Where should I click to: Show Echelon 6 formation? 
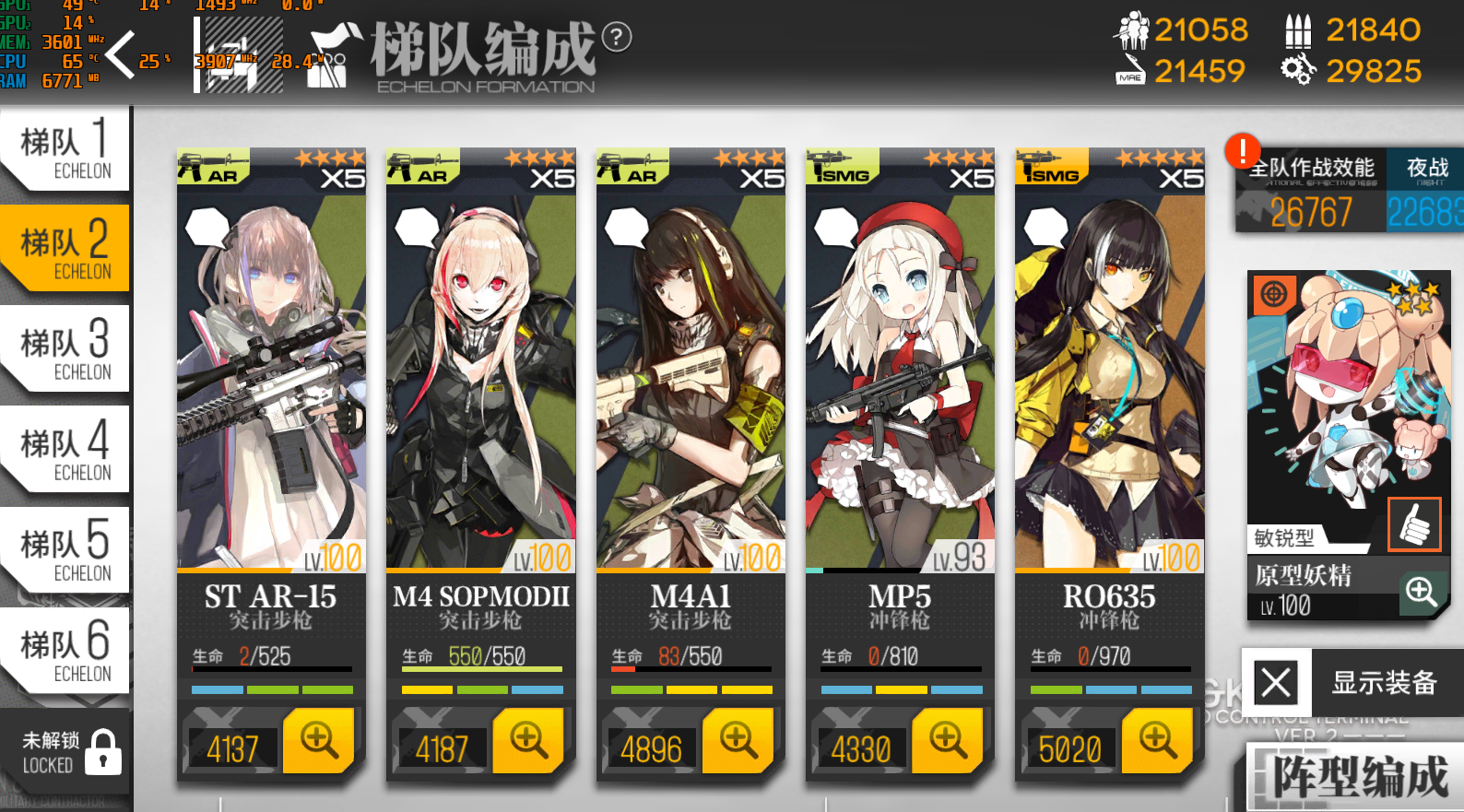65,651
